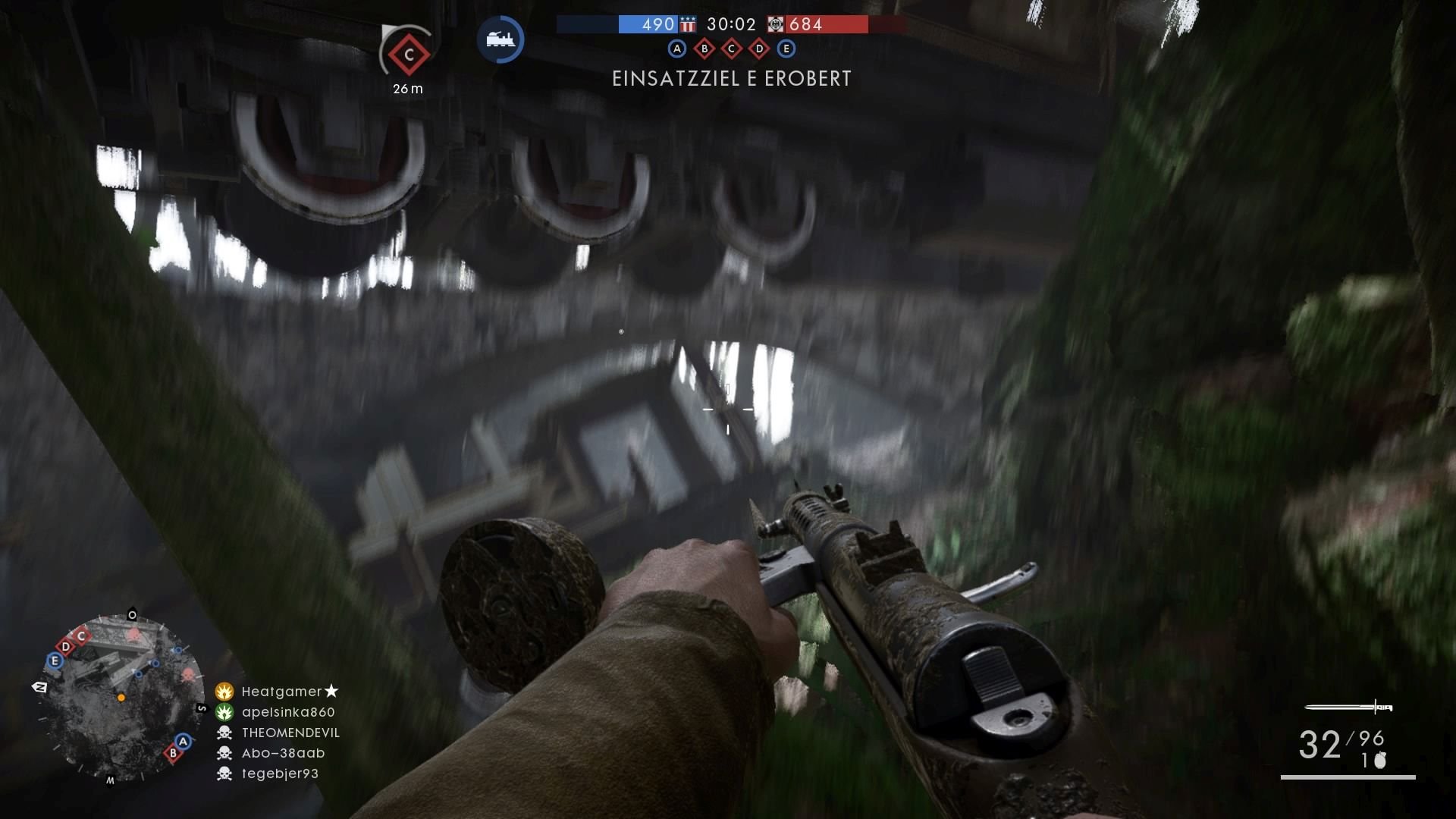
Task: Click the armored train icon near top left
Action: pos(500,40)
